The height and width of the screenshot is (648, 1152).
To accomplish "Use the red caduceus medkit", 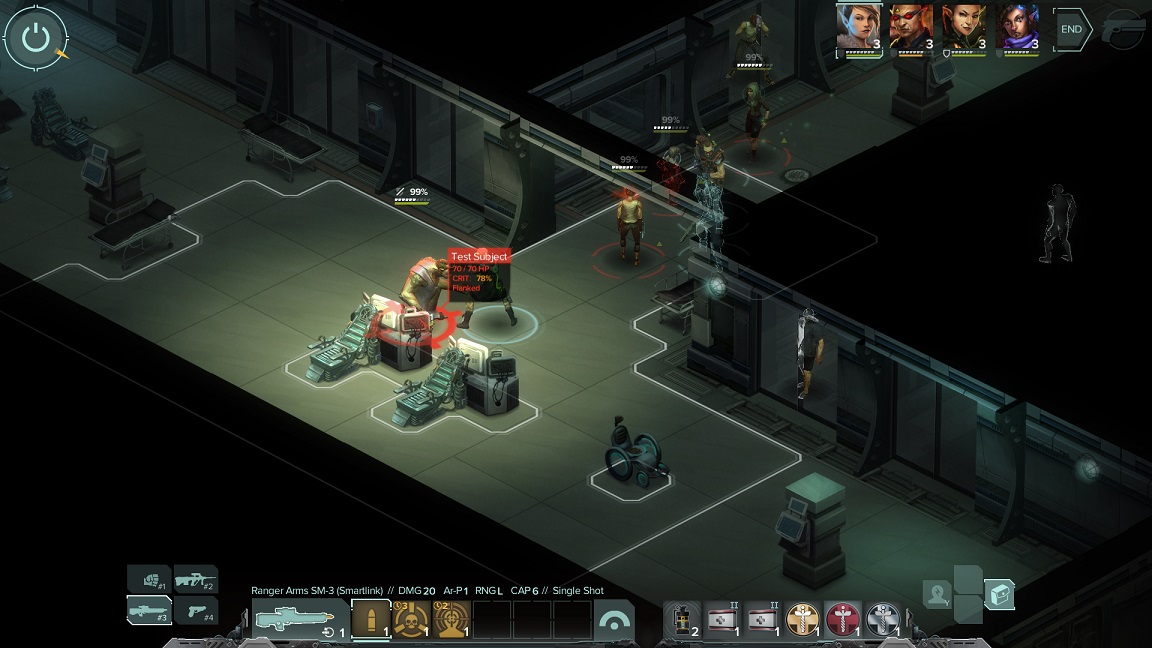I will coord(842,620).
